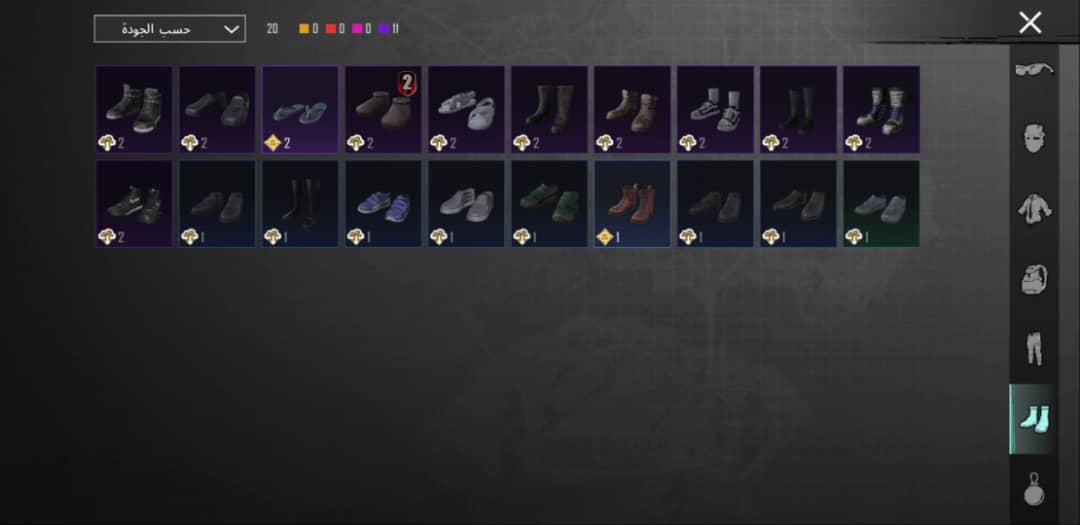Pick the purple sneakers item

[383, 204]
